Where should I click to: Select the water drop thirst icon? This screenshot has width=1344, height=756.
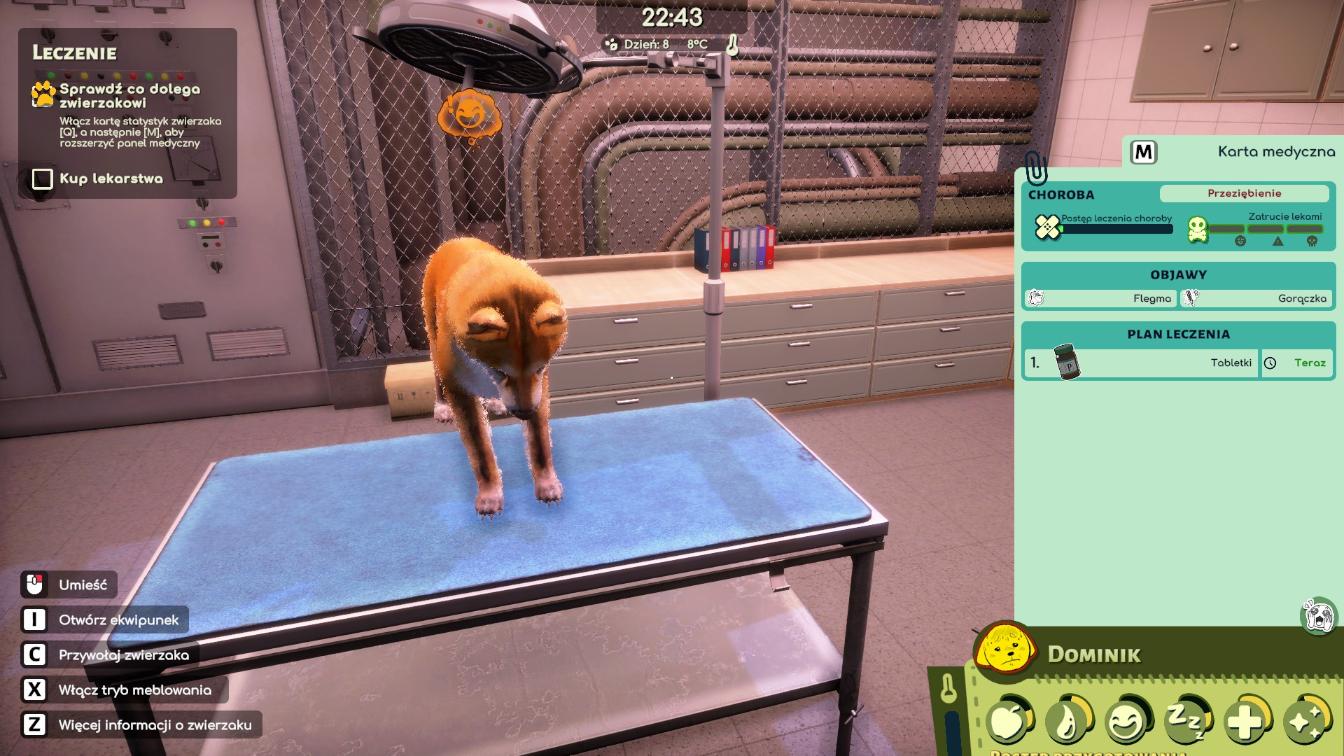[1066, 720]
